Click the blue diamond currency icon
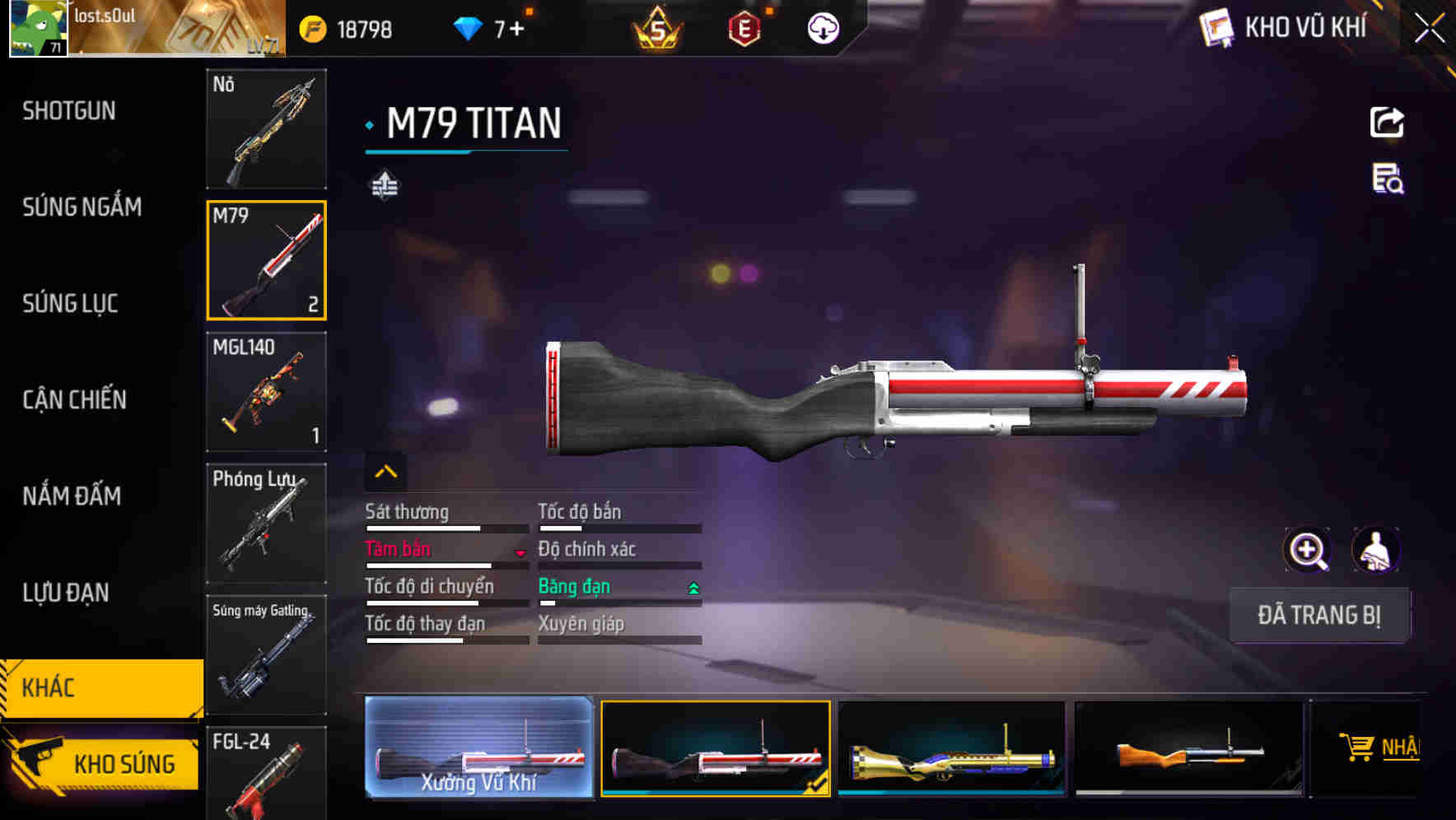Image resolution: width=1456 pixels, height=820 pixels. [467, 26]
